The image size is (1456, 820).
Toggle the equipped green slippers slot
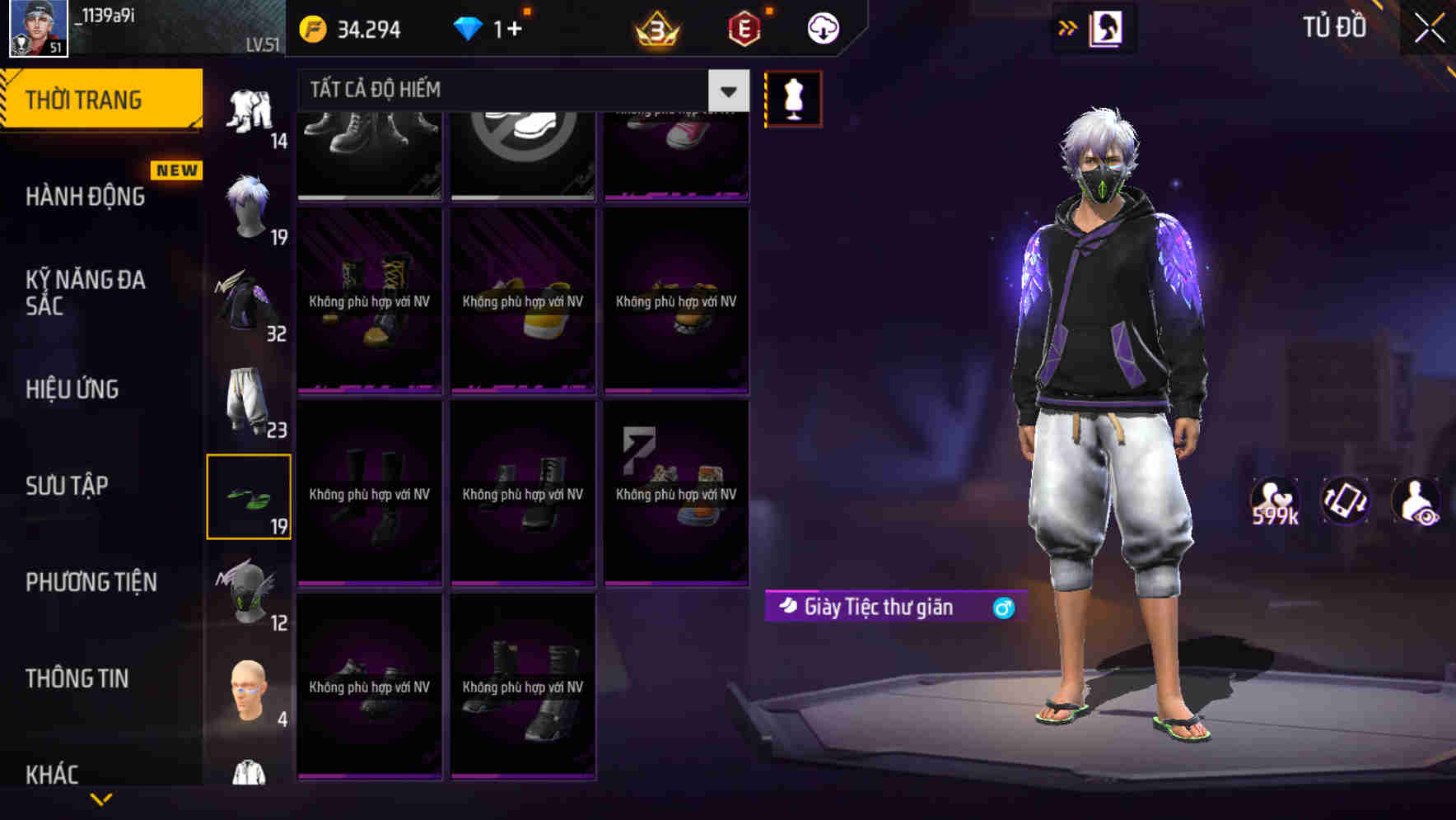[249, 494]
